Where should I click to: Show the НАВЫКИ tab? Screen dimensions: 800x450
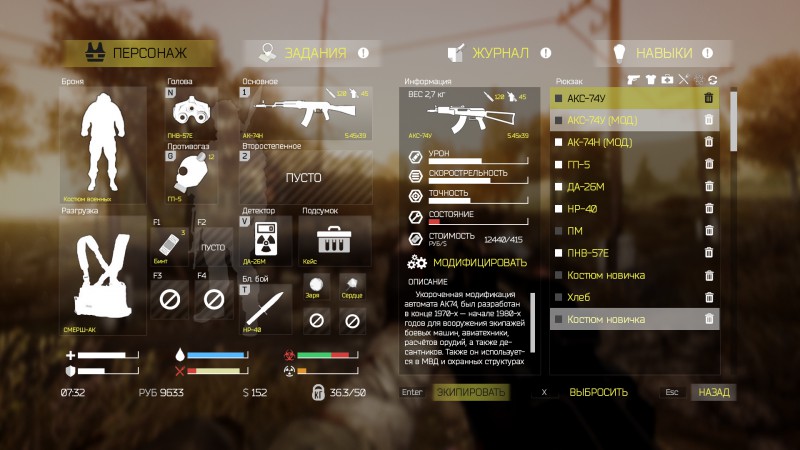665,54
